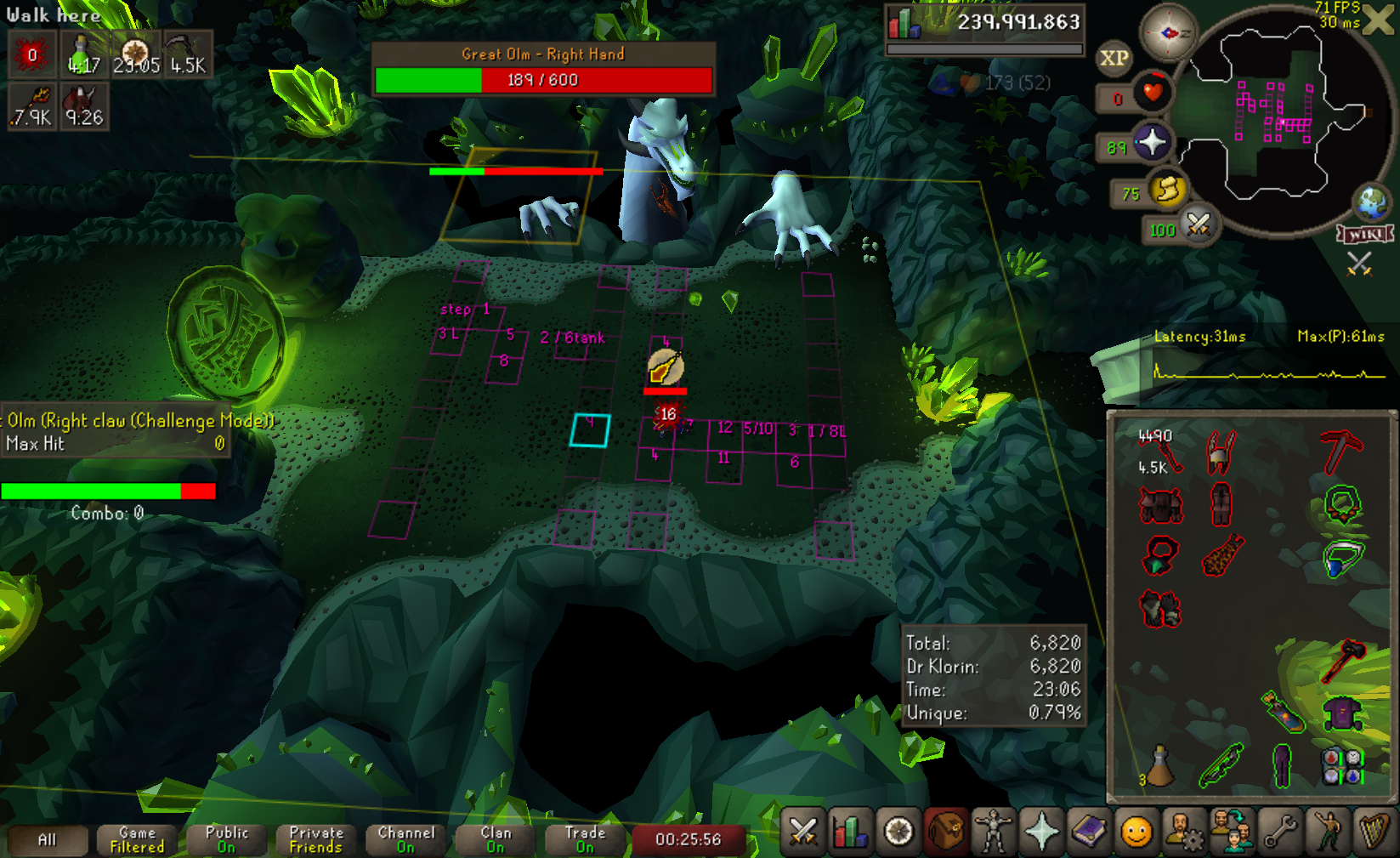Select the dragon pickaxe in inventory
The width and height of the screenshot is (1400, 858).
click(1341, 451)
